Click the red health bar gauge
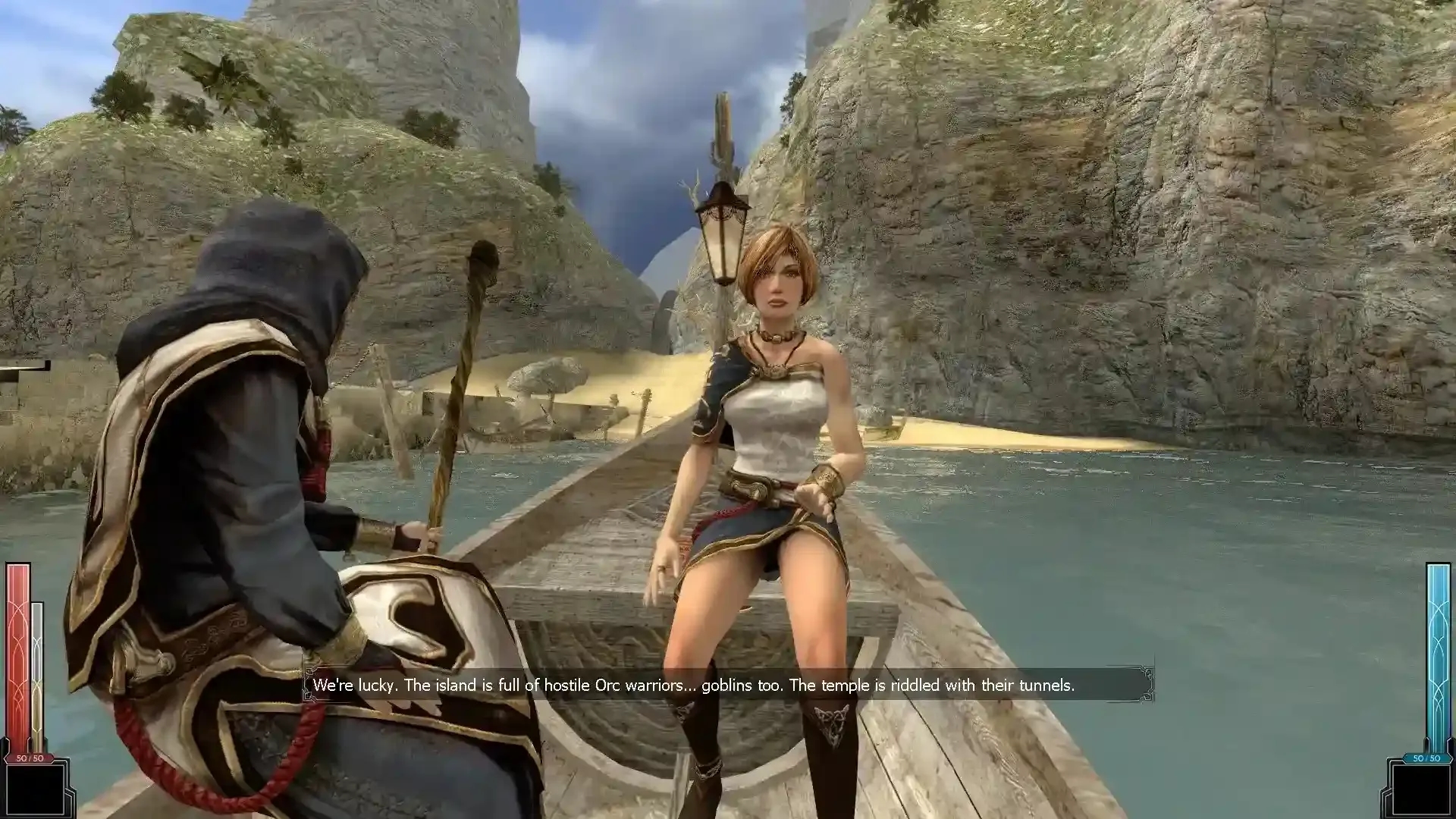 point(17,652)
